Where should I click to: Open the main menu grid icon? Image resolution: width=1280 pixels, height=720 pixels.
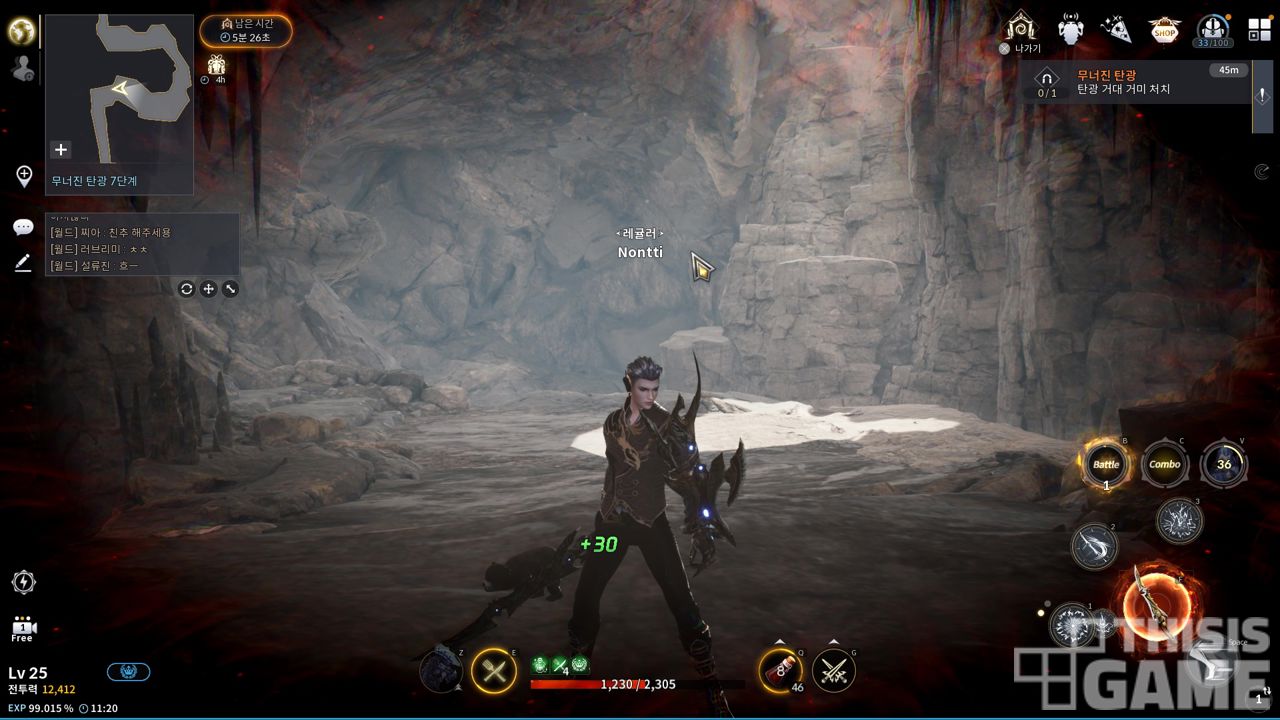tap(1259, 29)
